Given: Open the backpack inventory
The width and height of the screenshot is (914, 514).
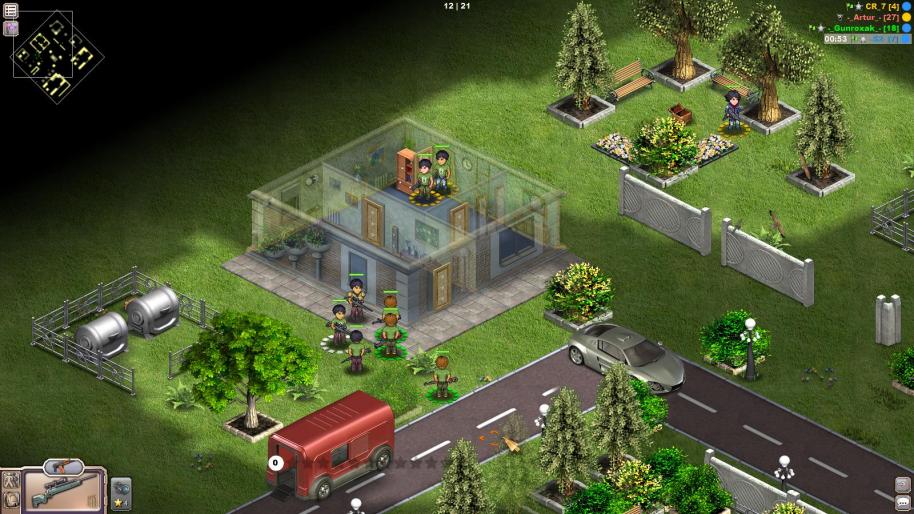Looking at the screenshot, I should click(11, 502).
